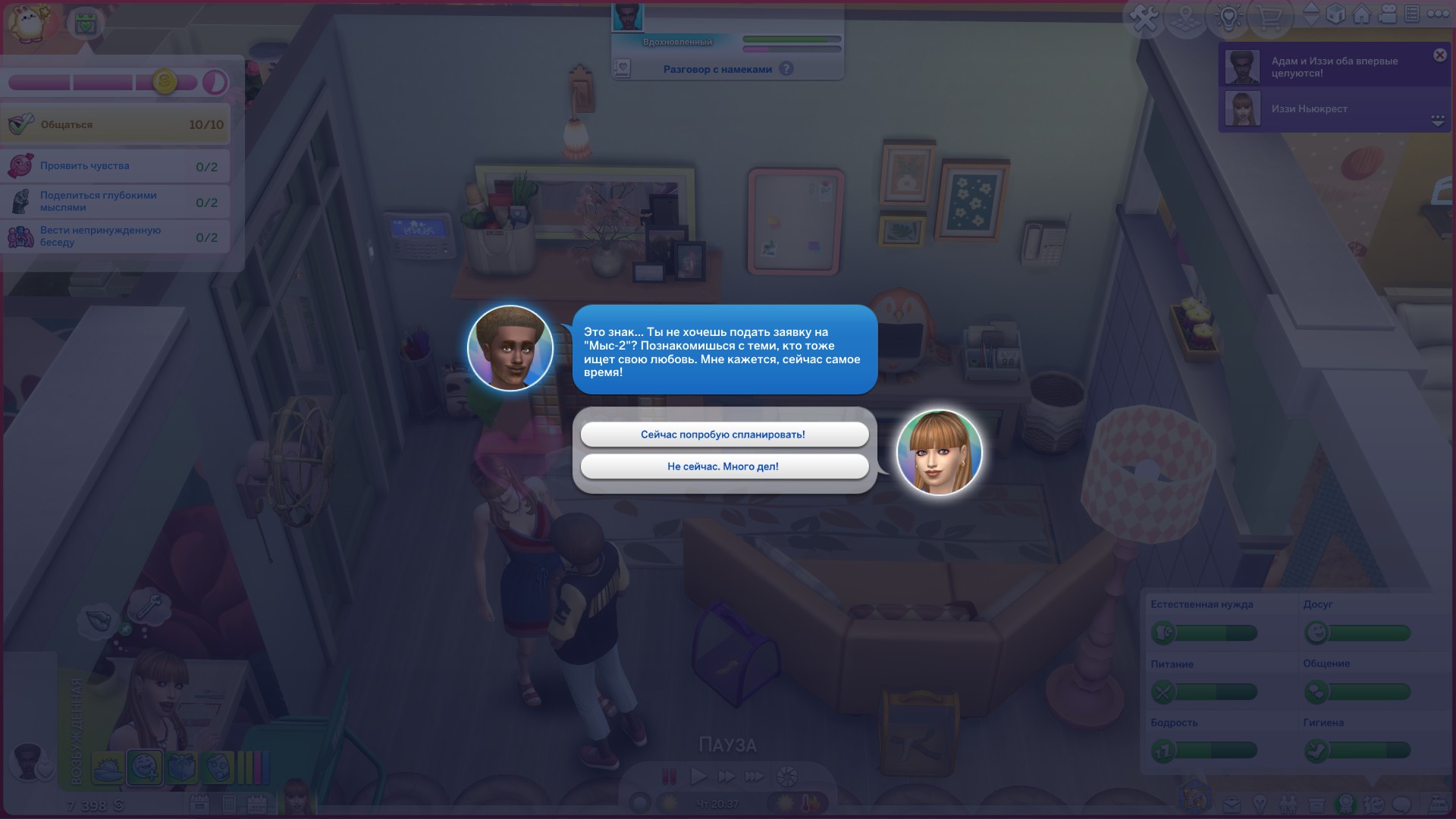The width and height of the screenshot is (1456, 819).
Task: Choose 'Сейчас попробую спланировать!' reply
Action: [x=723, y=435]
